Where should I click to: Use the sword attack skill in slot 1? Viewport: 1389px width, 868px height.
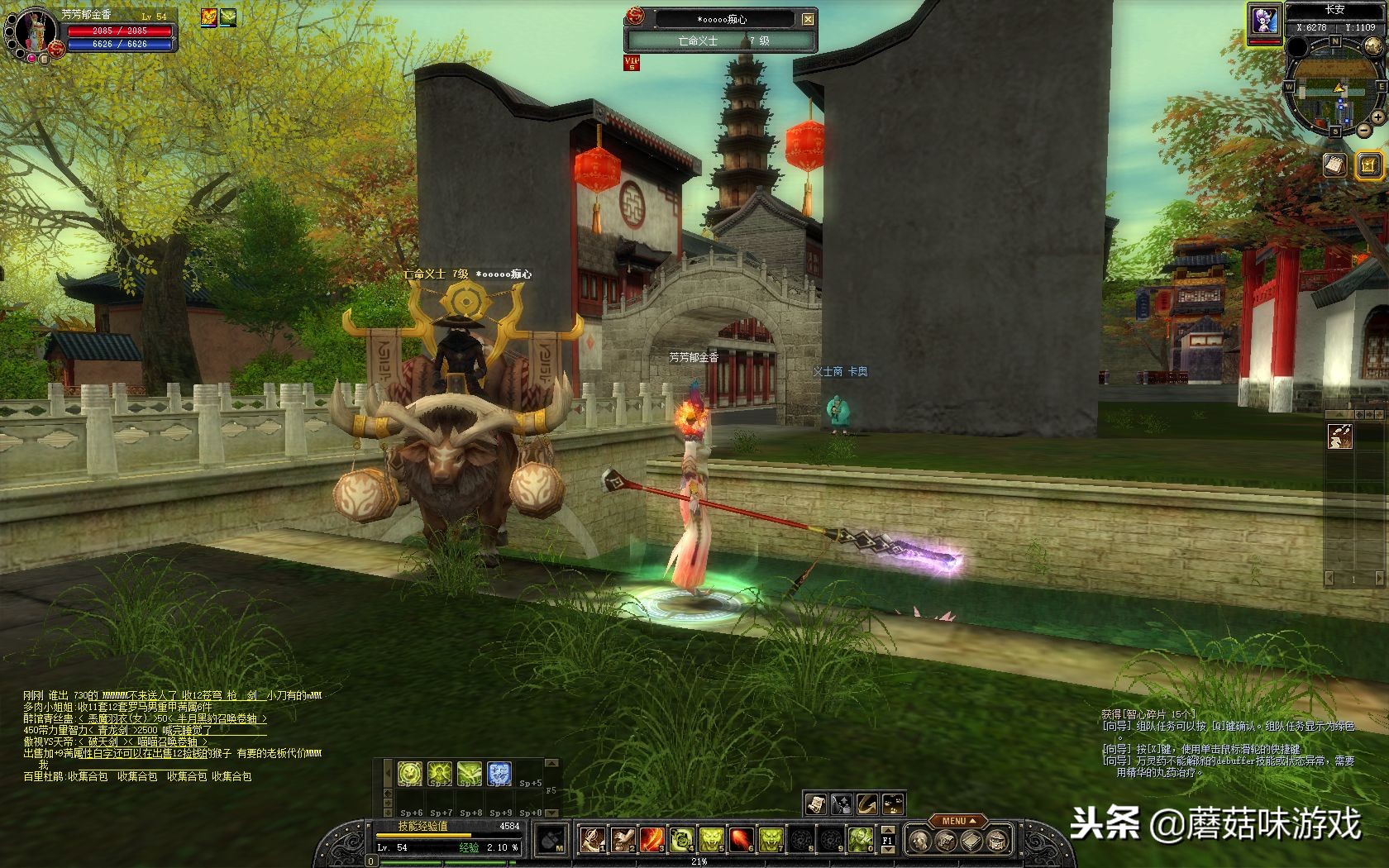pos(591,840)
